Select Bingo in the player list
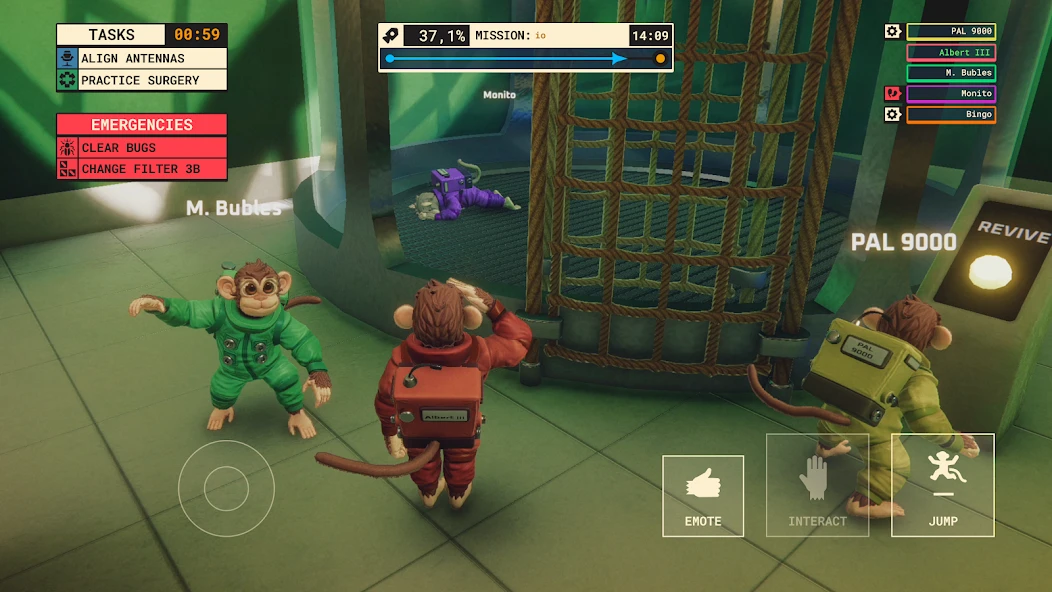 coord(951,114)
